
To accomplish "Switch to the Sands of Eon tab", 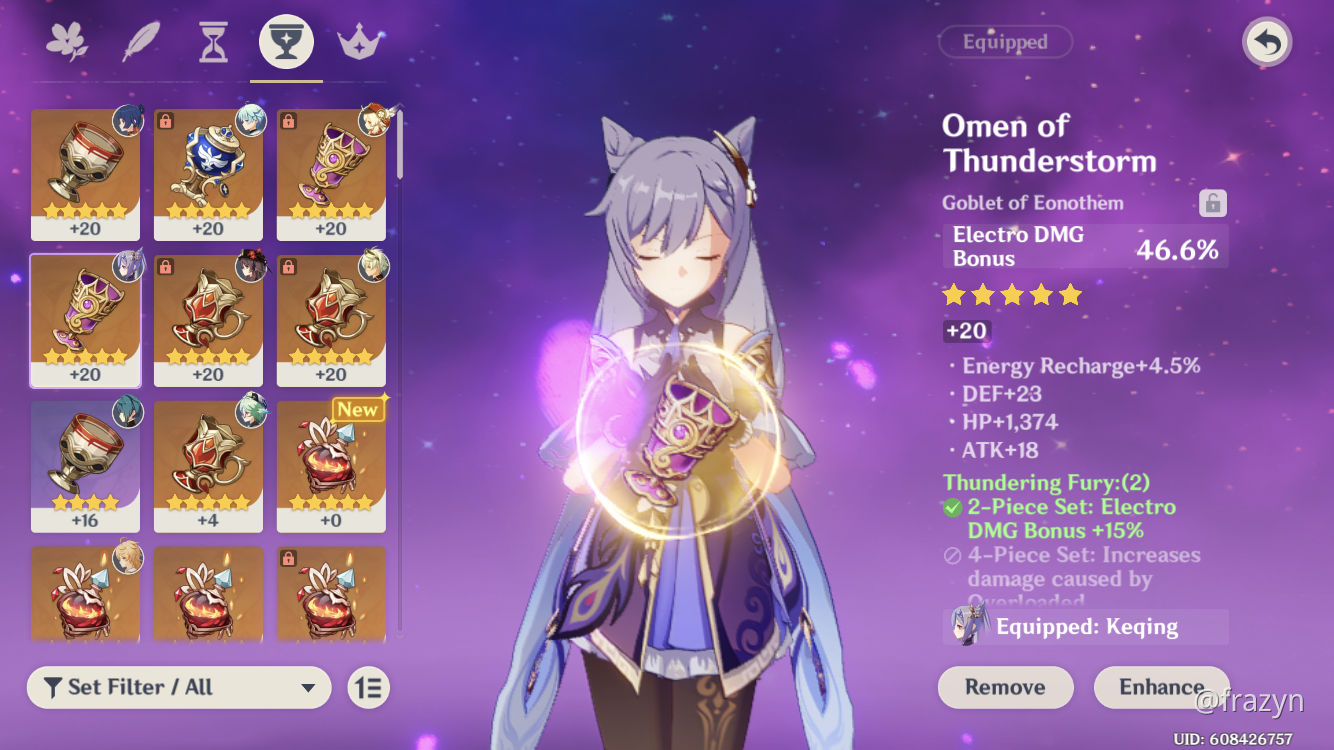I will pyautogui.click(x=213, y=41).
